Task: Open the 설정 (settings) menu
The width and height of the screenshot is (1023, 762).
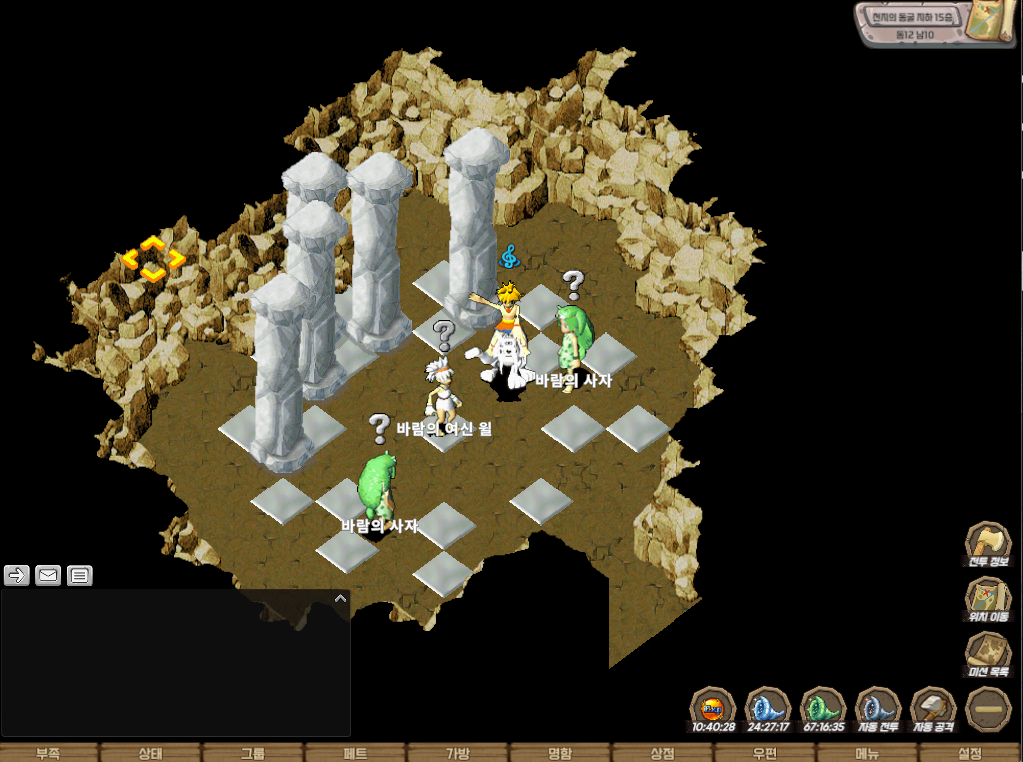Action: click(x=970, y=753)
